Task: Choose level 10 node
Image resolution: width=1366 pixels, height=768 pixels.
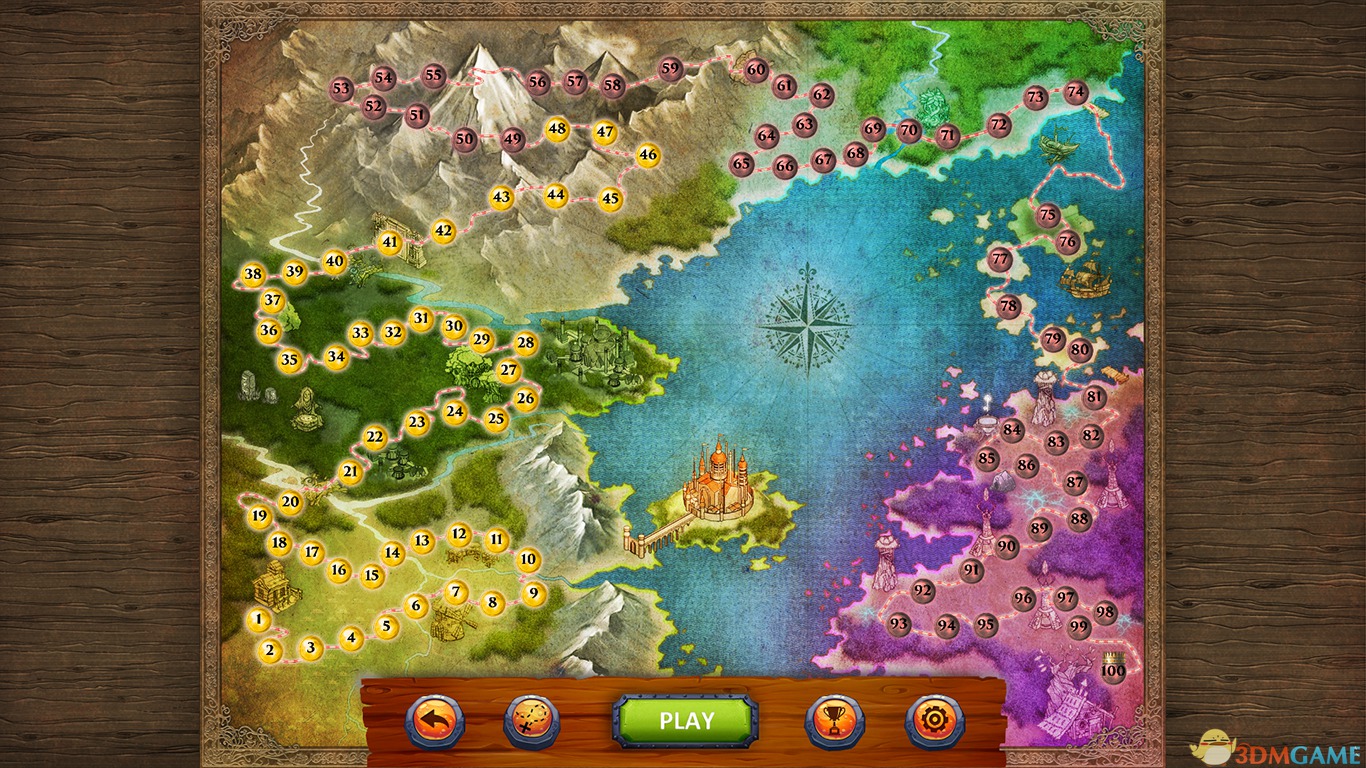Action: tap(529, 560)
